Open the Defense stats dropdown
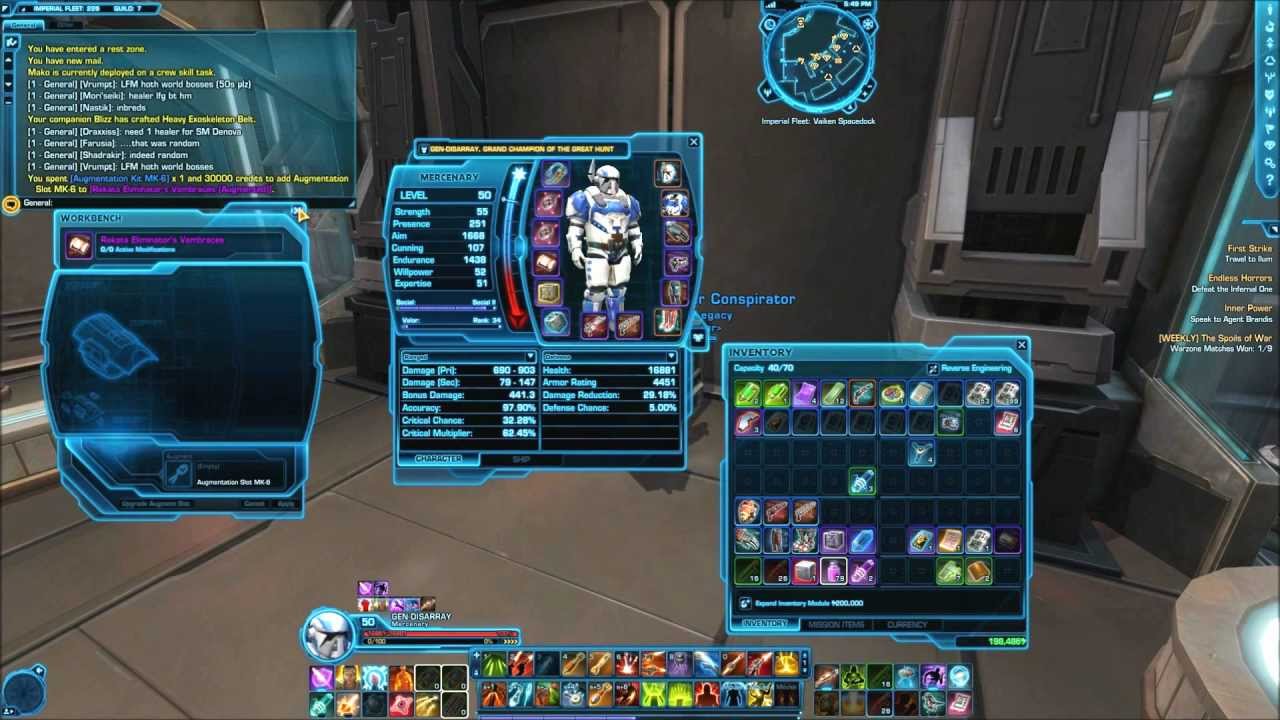Image resolution: width=1280 pixels, height=720 pixels. pyautogui.click(x=671, y=357)
